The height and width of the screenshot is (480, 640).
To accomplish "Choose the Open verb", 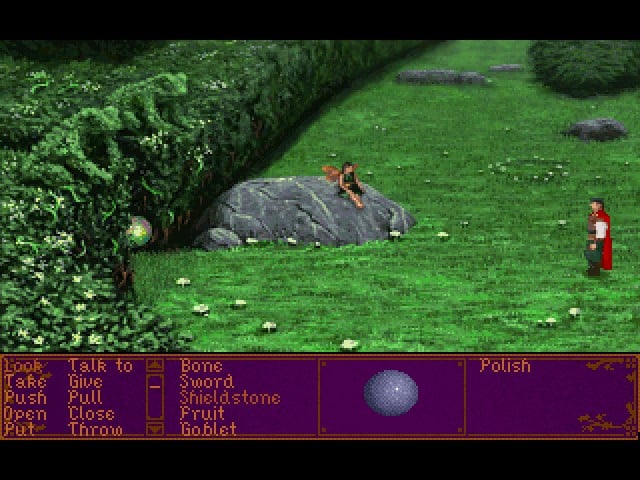I will (25, 414).
